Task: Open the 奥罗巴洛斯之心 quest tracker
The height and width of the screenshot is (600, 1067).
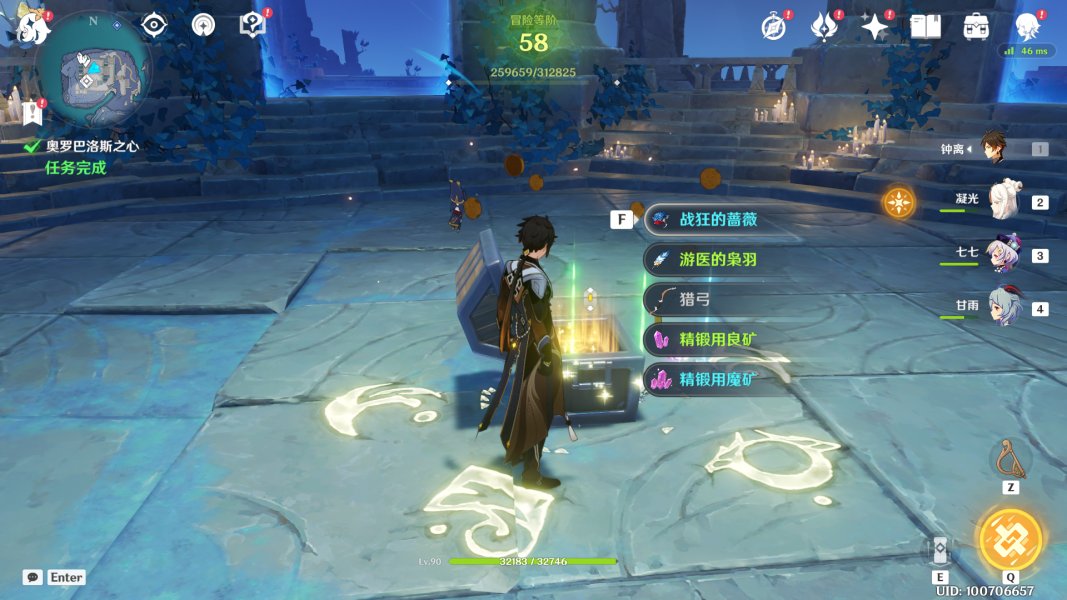Action: [91, 146]
